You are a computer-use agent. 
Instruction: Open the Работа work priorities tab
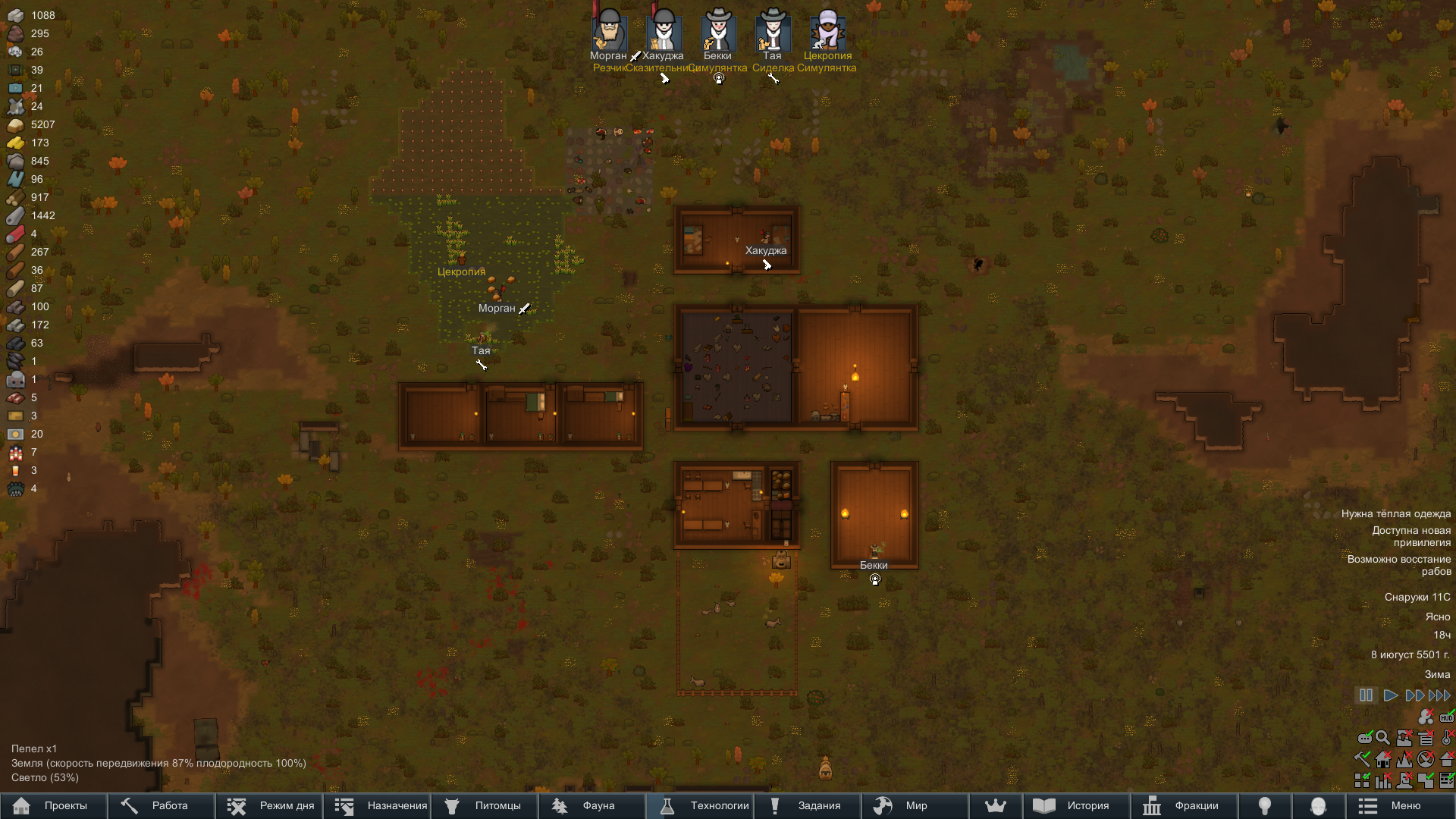tap(161, 805)
